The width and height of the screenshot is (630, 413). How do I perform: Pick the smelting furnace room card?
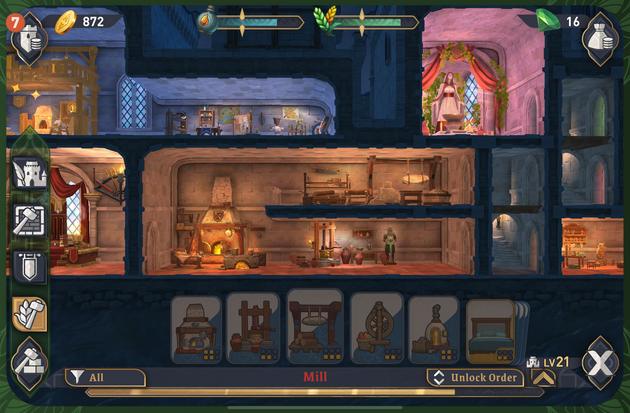tap(433, 327)
